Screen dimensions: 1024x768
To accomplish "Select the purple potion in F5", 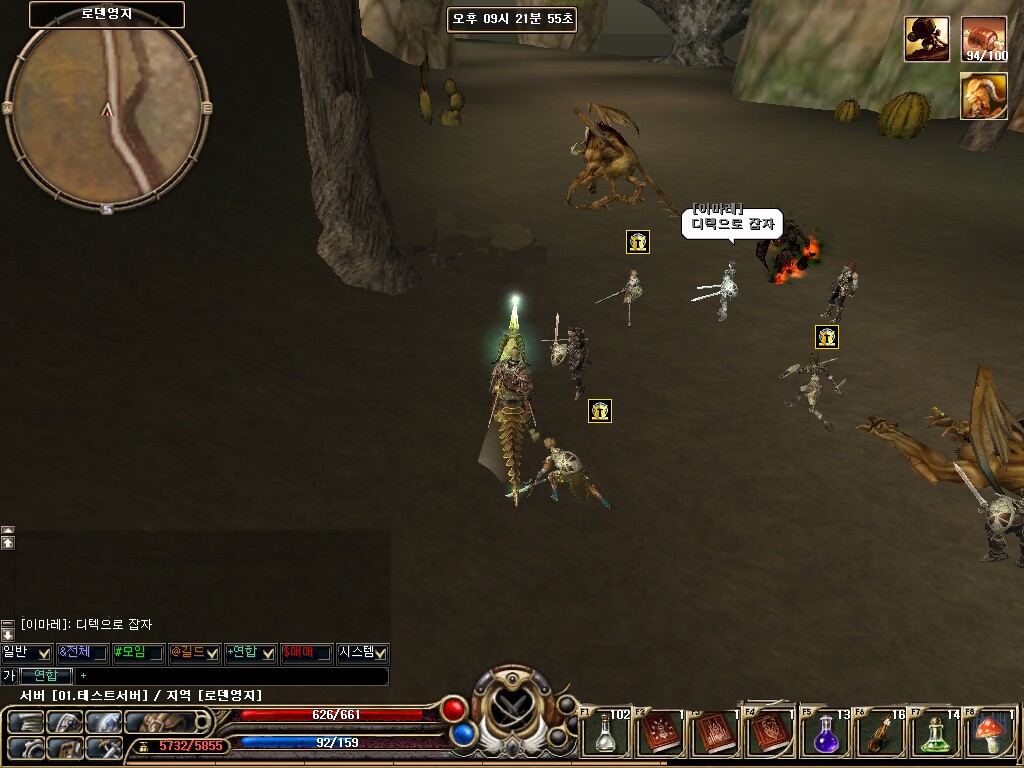I will pos(826,734).
